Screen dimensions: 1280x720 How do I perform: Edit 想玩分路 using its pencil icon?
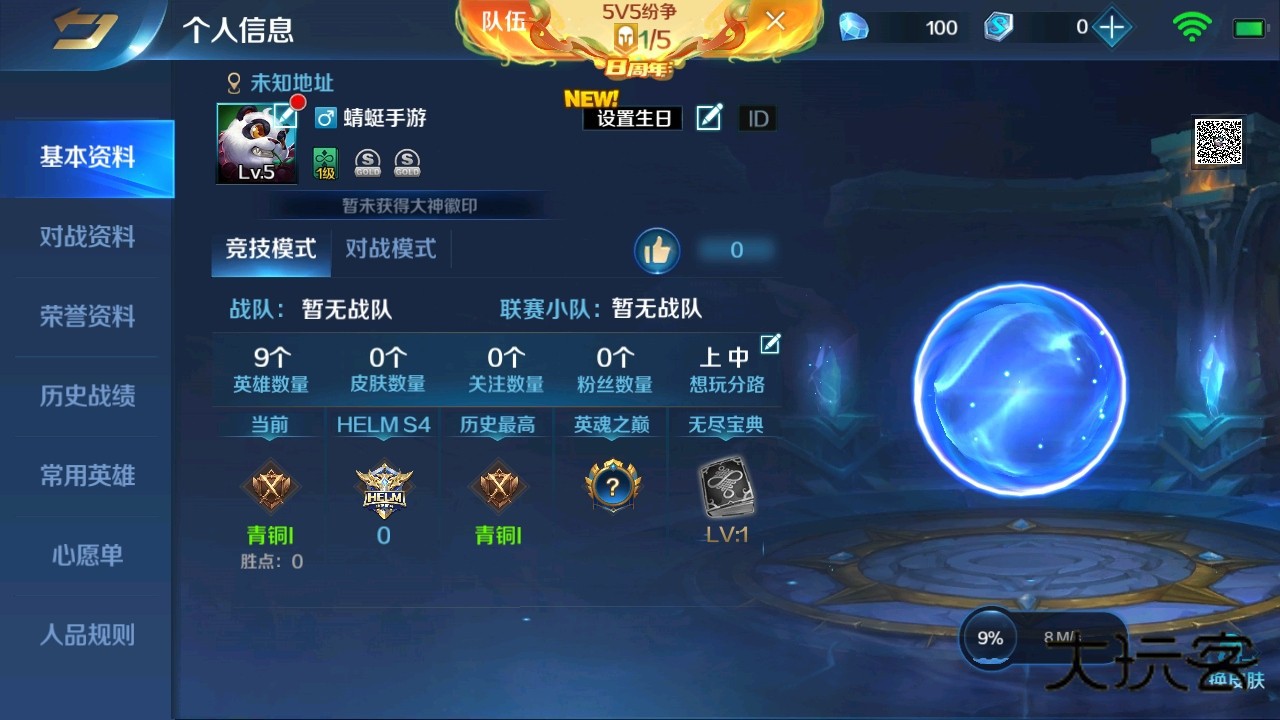click(770, 343)
